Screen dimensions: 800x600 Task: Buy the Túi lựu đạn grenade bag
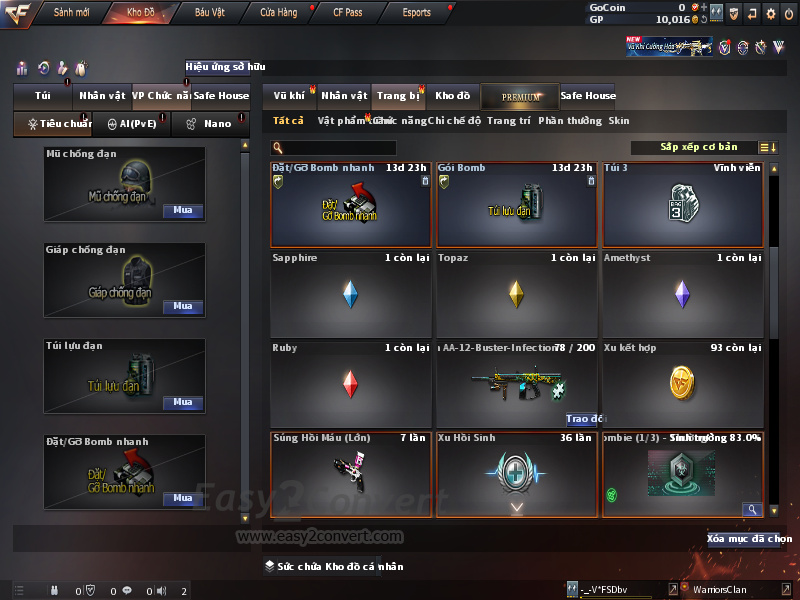click(x=183, y=402)
